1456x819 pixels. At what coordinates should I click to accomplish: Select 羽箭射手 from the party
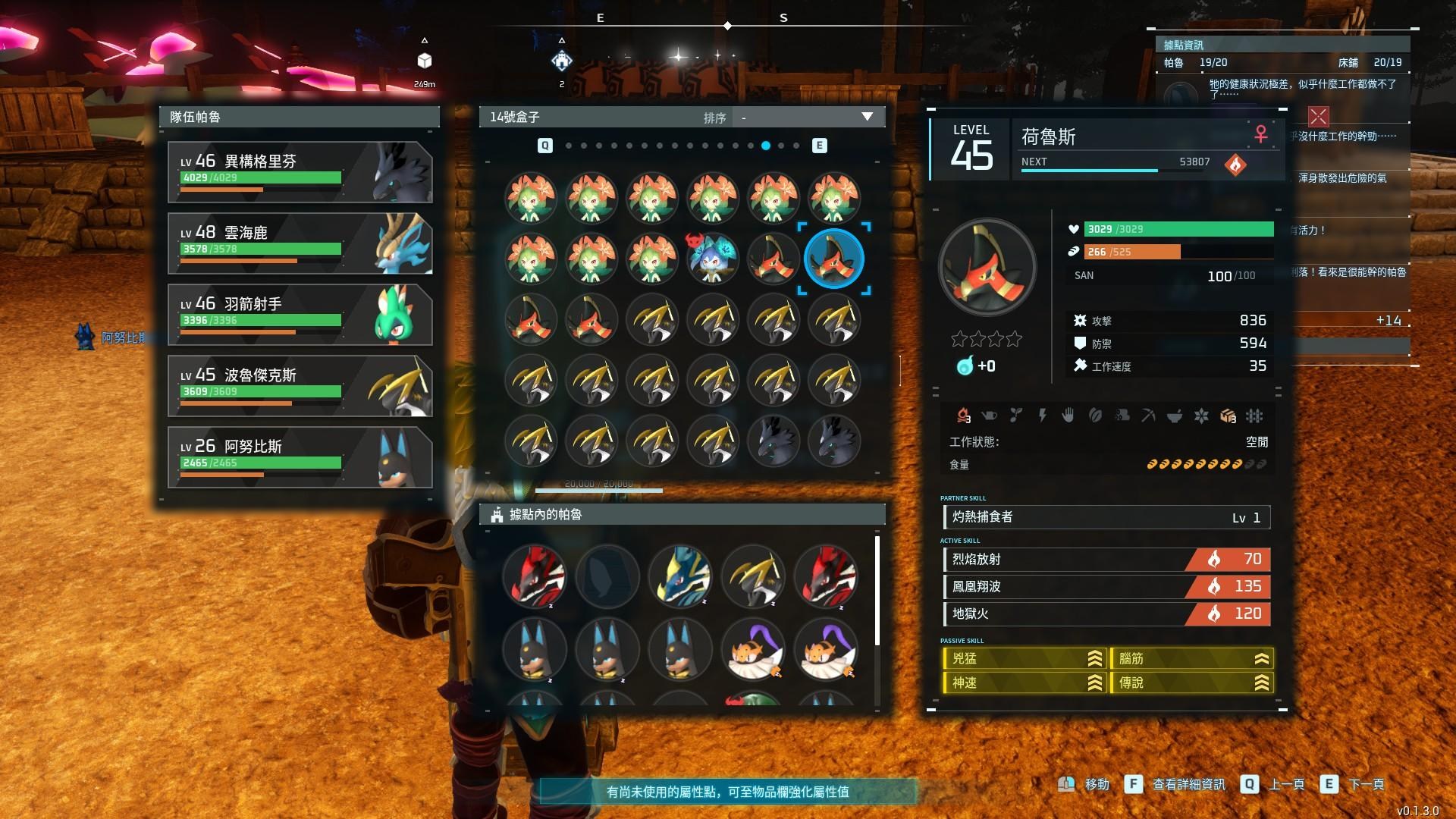point(300,315)
